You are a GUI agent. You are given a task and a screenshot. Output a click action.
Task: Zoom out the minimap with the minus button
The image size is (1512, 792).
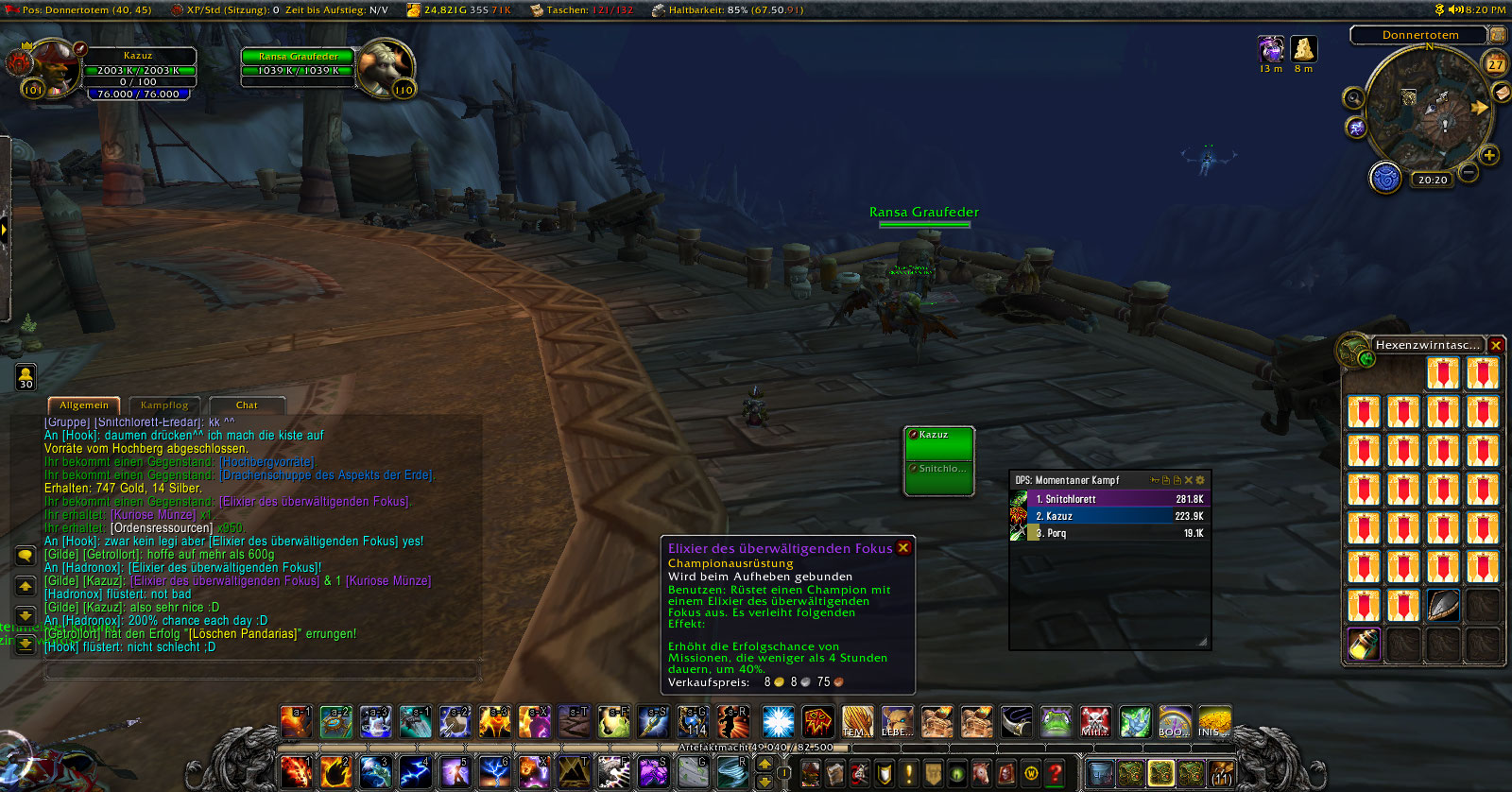click(1469, 172)
